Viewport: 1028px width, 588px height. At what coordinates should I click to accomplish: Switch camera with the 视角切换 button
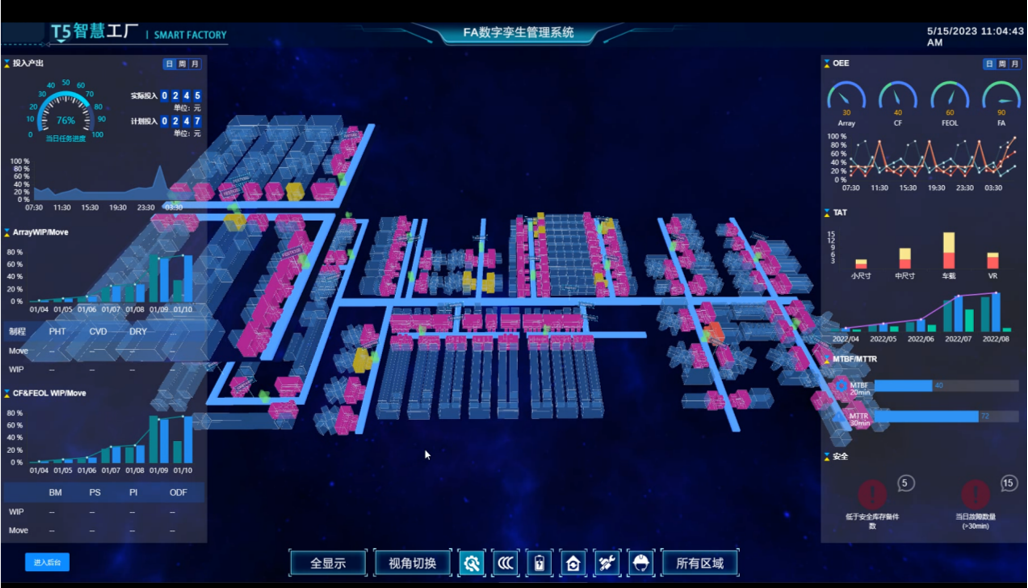pos(412,563)
